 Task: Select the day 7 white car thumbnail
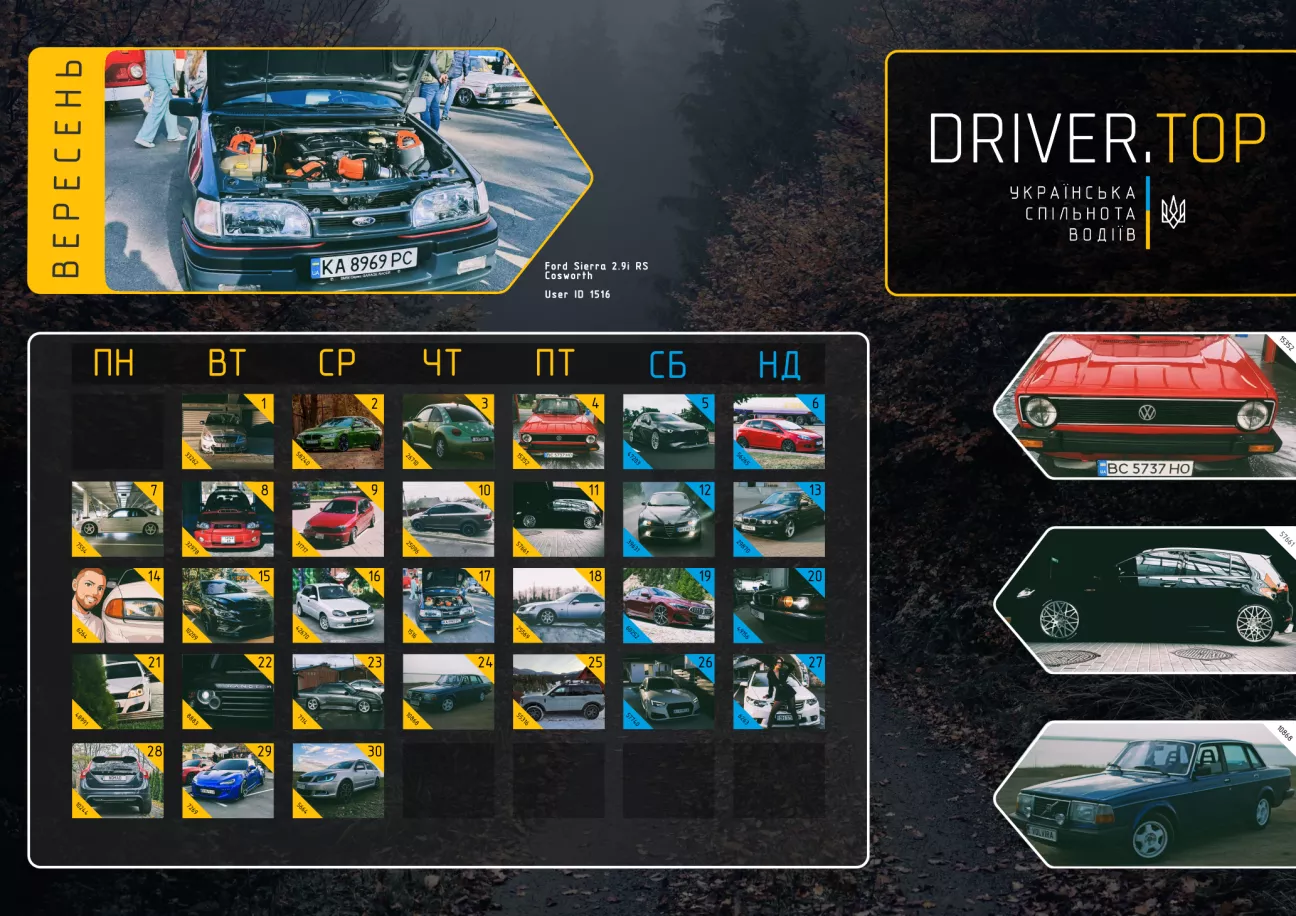[117, 519]
